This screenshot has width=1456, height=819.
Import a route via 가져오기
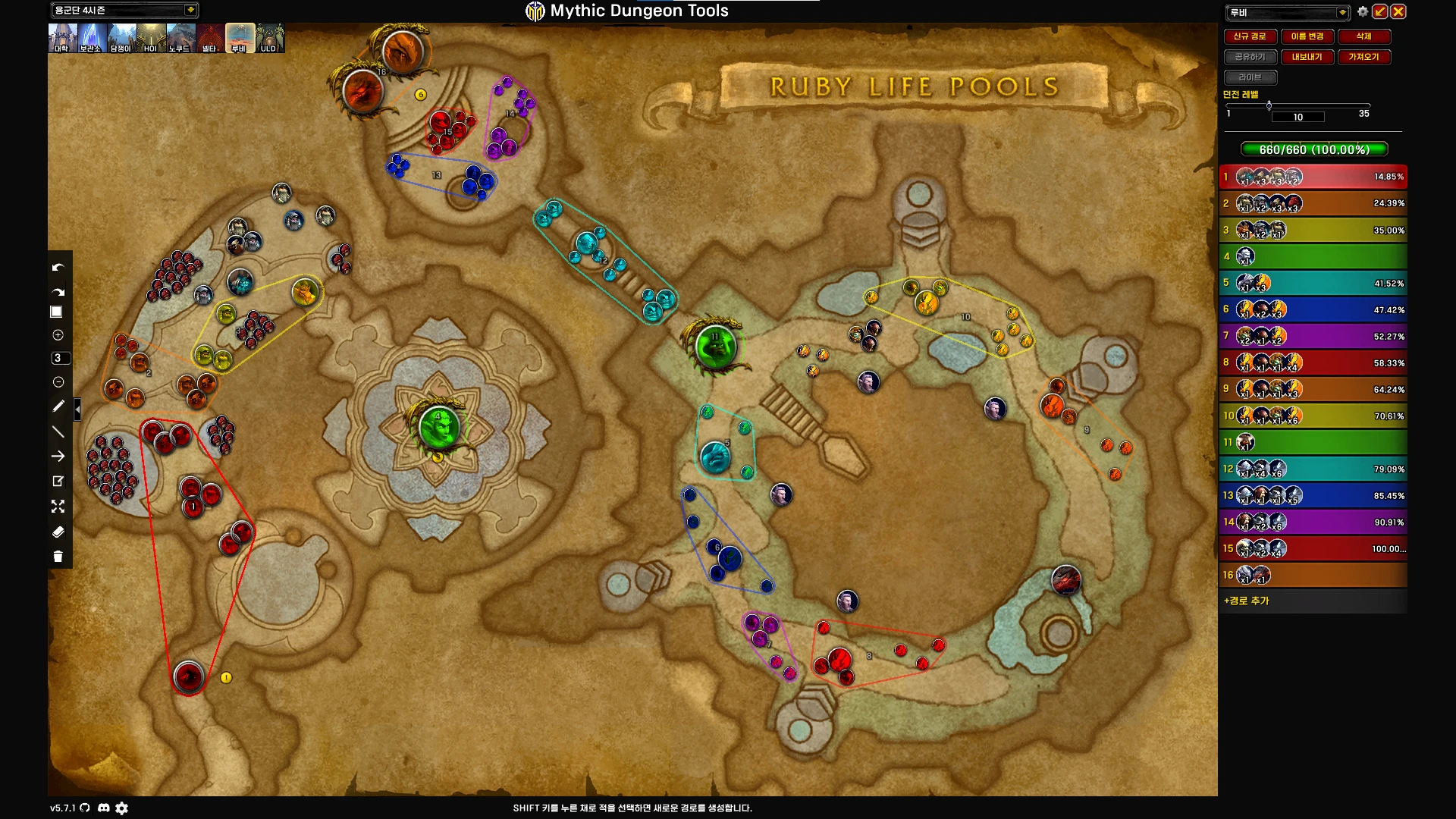1363,57
